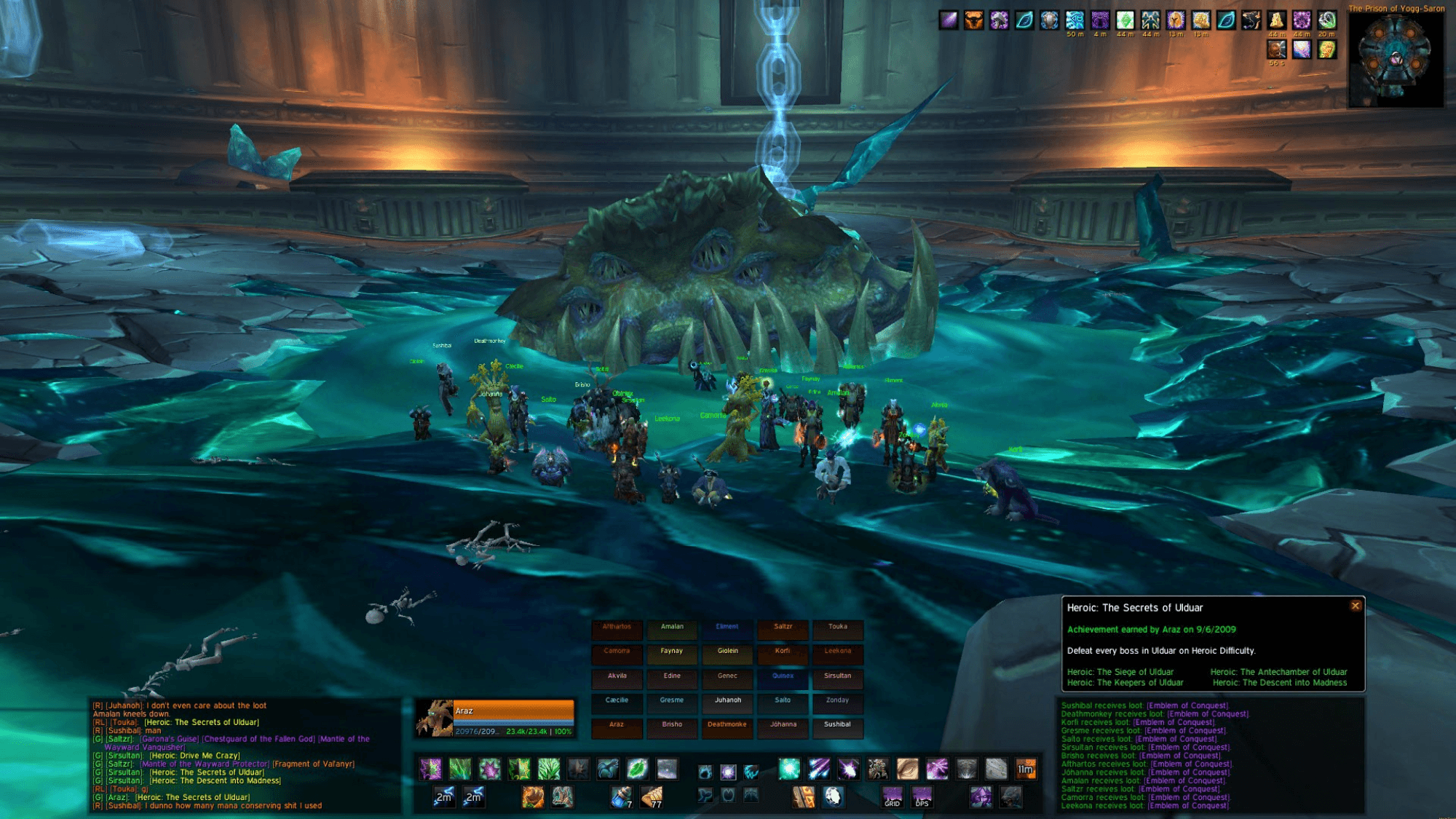The width and height of the screenshot is (1456, 819).
Task: Close the Secrets of Ulduar achievement popup
Action: [1355, 606]
